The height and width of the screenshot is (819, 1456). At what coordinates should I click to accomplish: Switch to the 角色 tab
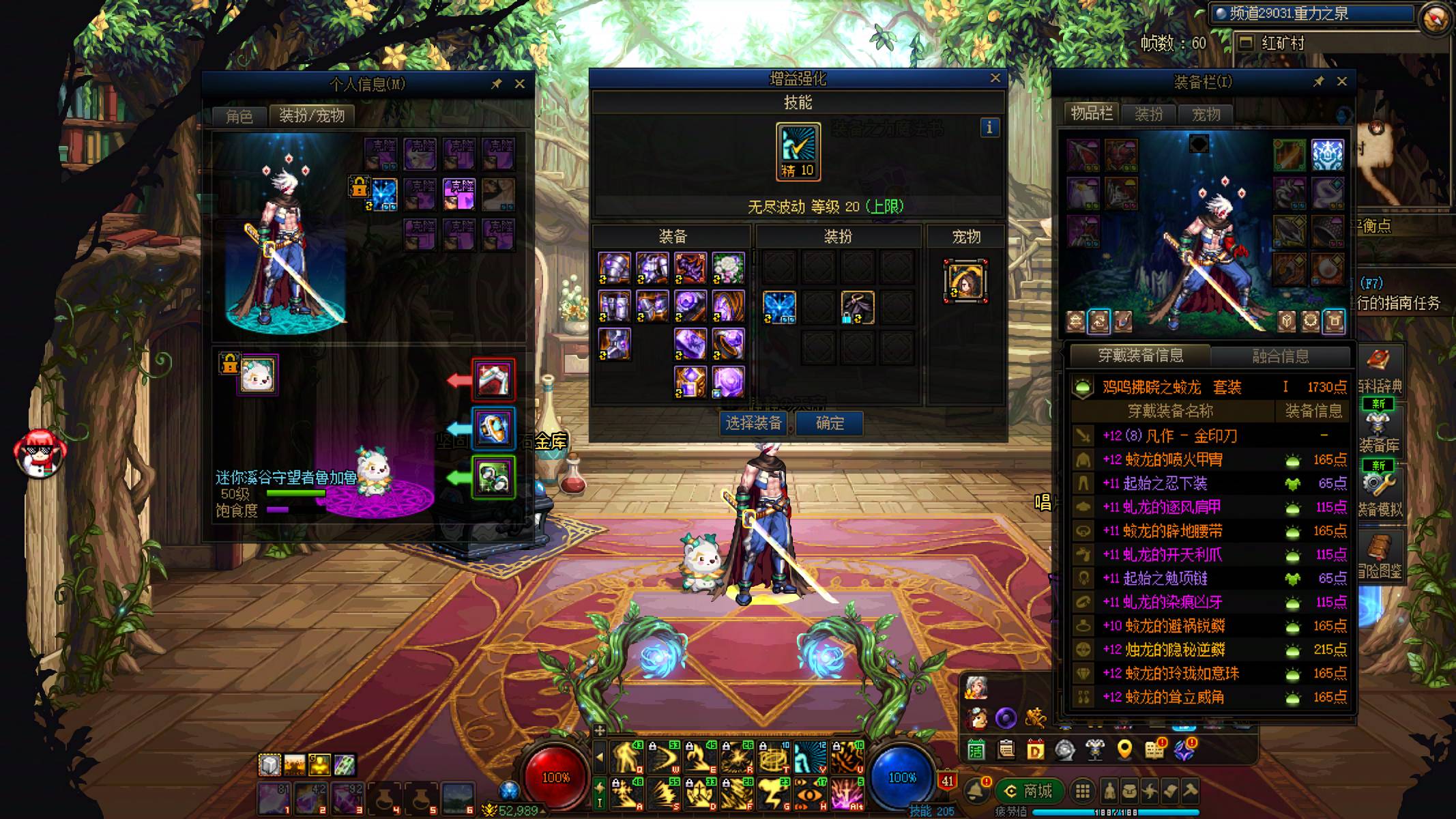pyautogui.click(x=239, y=116)
